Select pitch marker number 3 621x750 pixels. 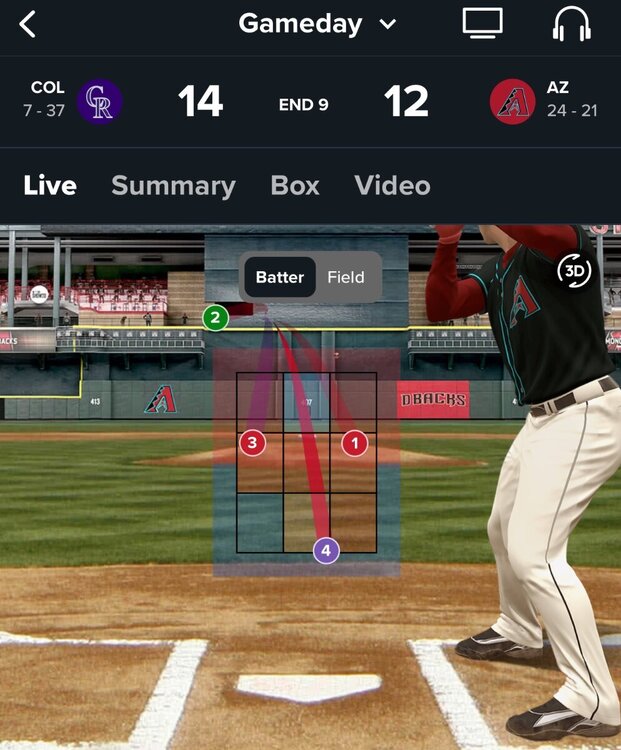[252, 442]
